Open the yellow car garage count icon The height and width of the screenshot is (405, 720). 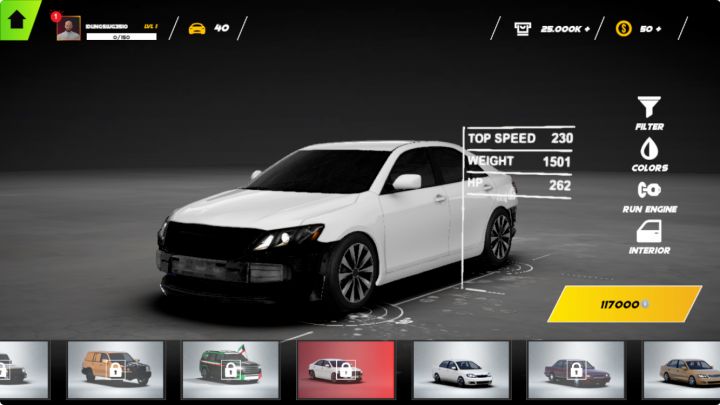point(197,28)
